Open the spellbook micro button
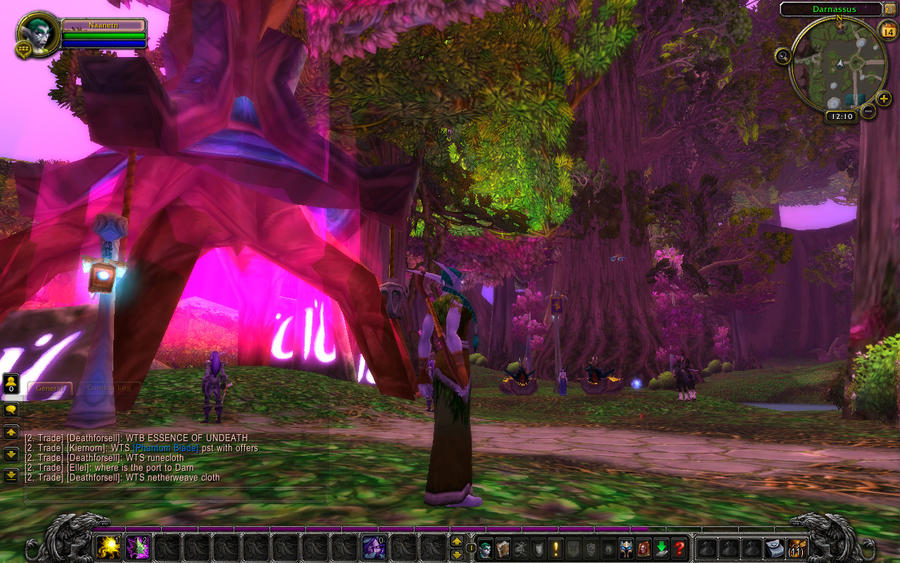This screenshot has height=563, width=900. point(504,548)
